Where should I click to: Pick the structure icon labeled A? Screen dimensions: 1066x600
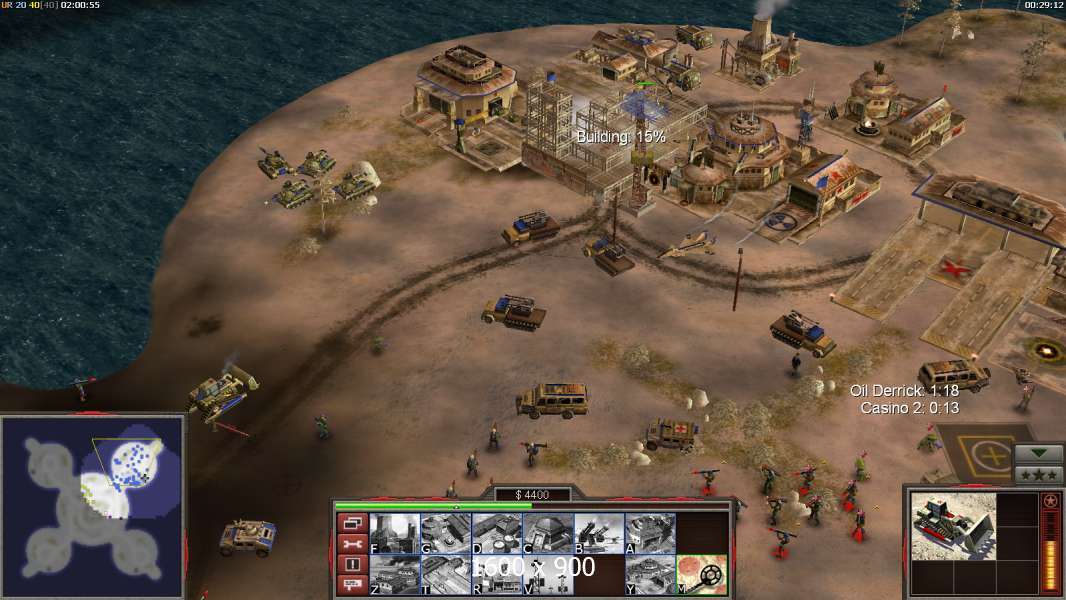tap(650, 533)
